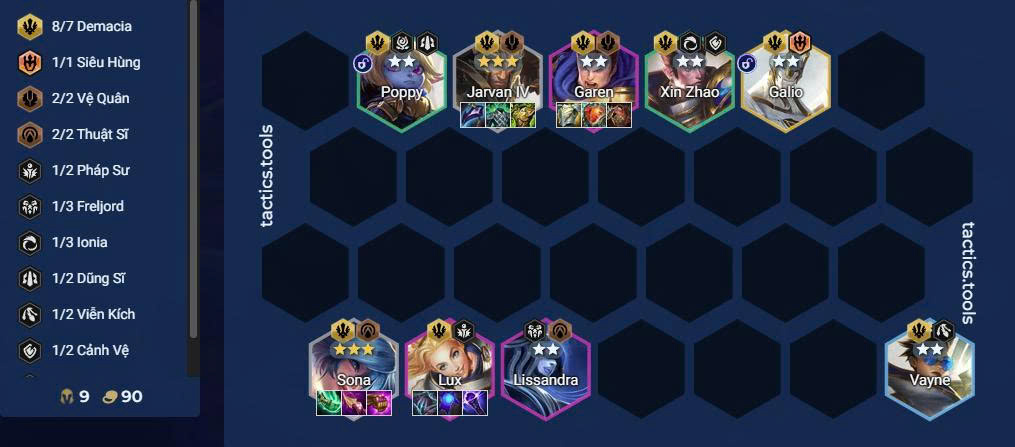Screen dimensions: 1015x447
Task: Click the 1/2 Dũng Sĩ trait
Action: [88, 279]
